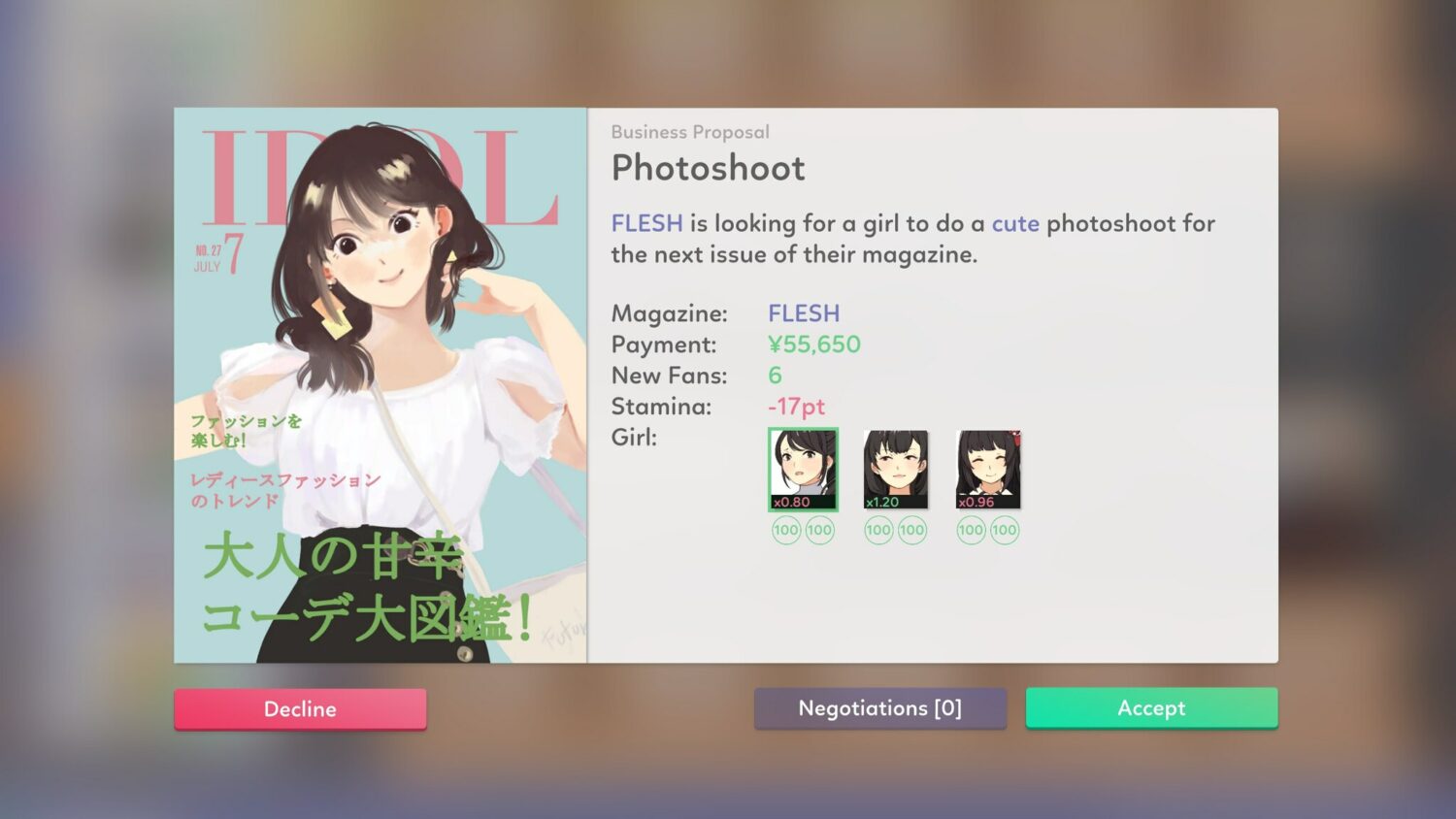
Task: Click left 100 badge under the x0.96 girl
Action: (x=970, y=531)
